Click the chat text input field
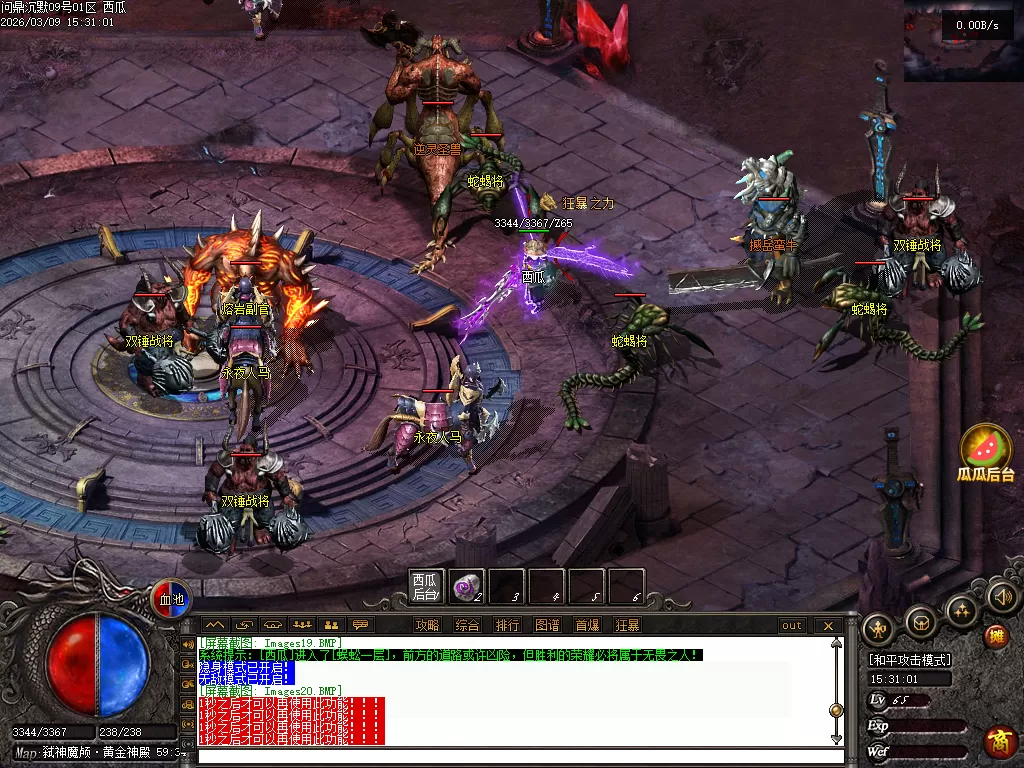Screen dimensions: 1024x768 pos(515,755)
